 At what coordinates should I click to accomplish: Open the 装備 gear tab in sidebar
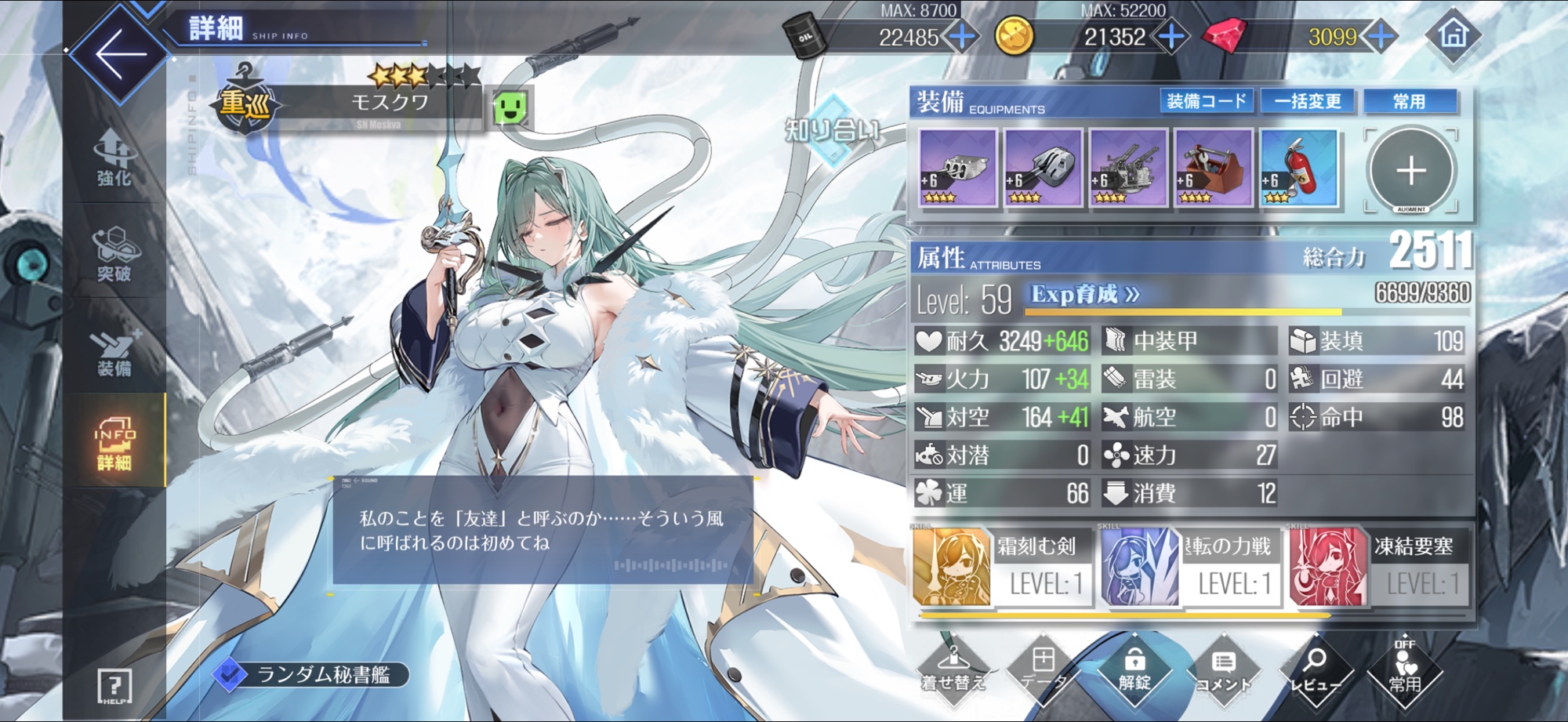[114, 352]
